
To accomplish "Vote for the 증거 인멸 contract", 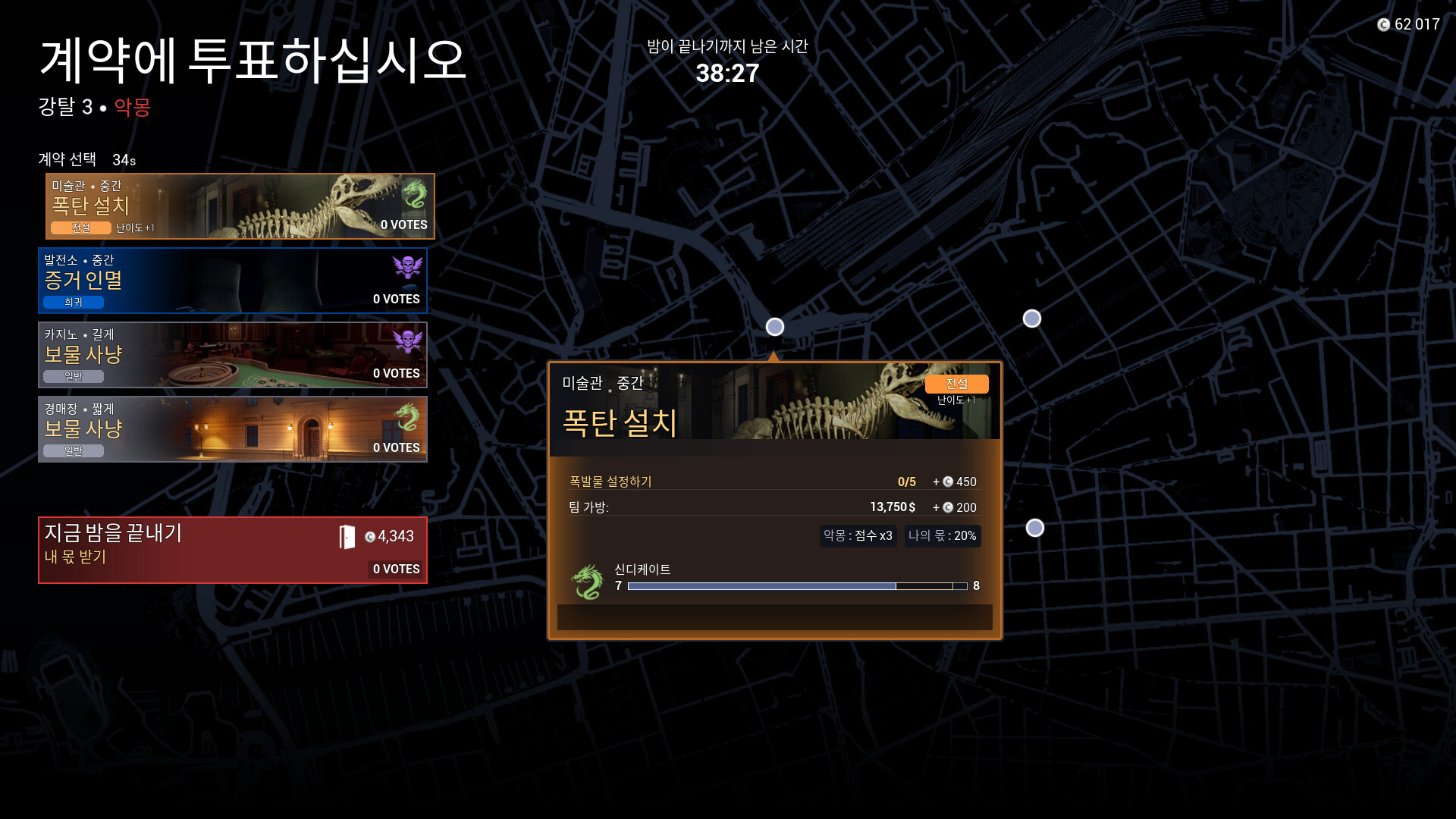I will tap(232, 281).
